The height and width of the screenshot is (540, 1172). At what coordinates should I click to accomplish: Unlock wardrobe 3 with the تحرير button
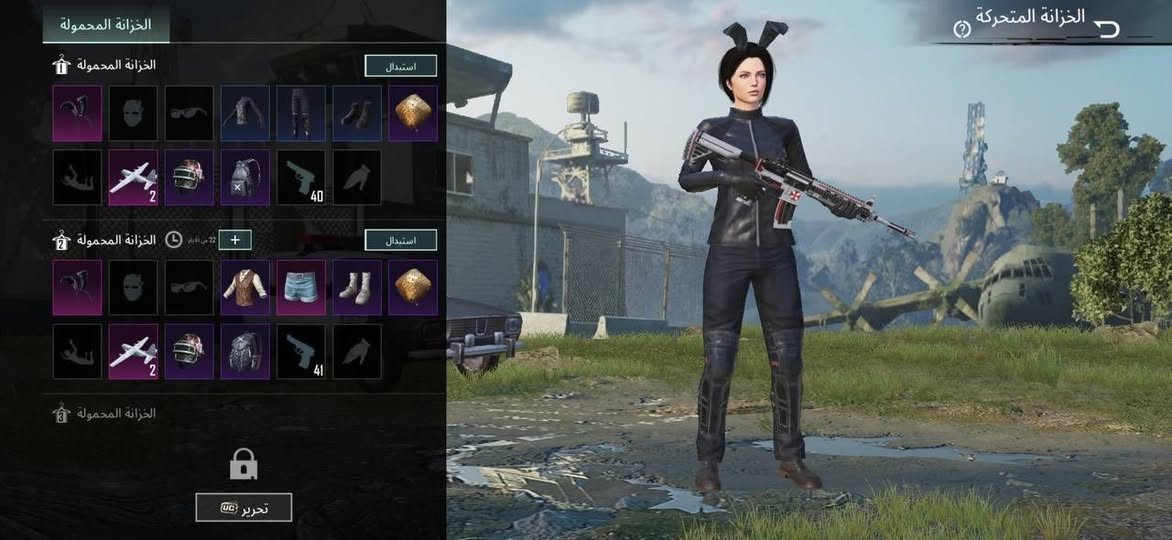(x=244, y=507)
